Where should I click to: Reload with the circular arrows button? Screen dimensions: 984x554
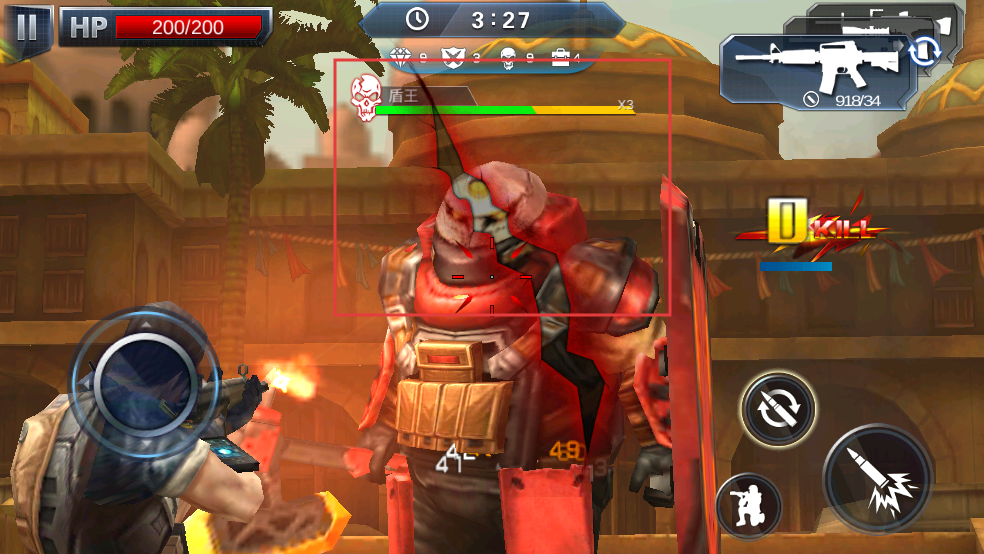coord(778,410)
